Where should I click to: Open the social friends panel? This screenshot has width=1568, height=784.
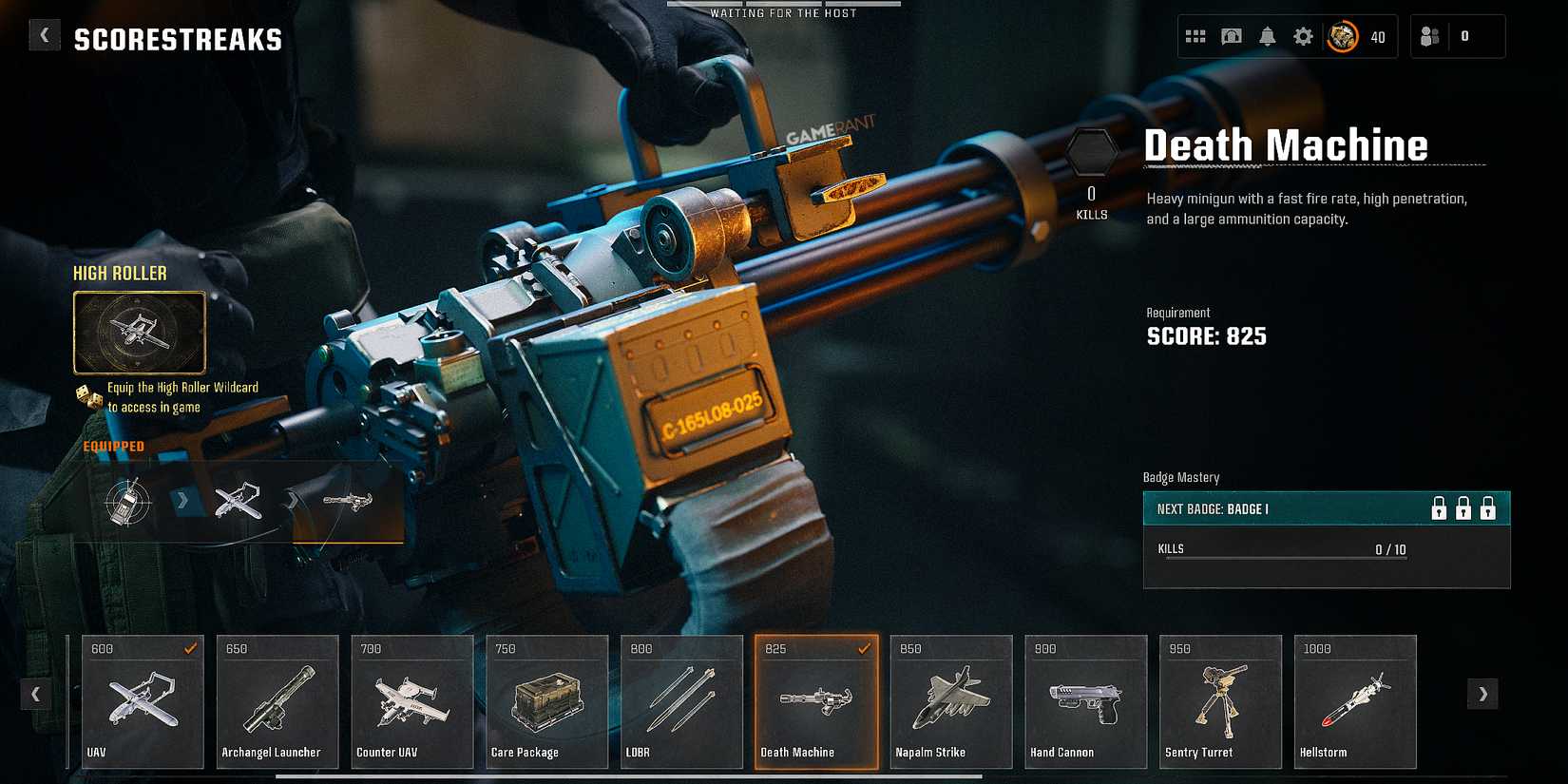click(x=1431, y=36)
